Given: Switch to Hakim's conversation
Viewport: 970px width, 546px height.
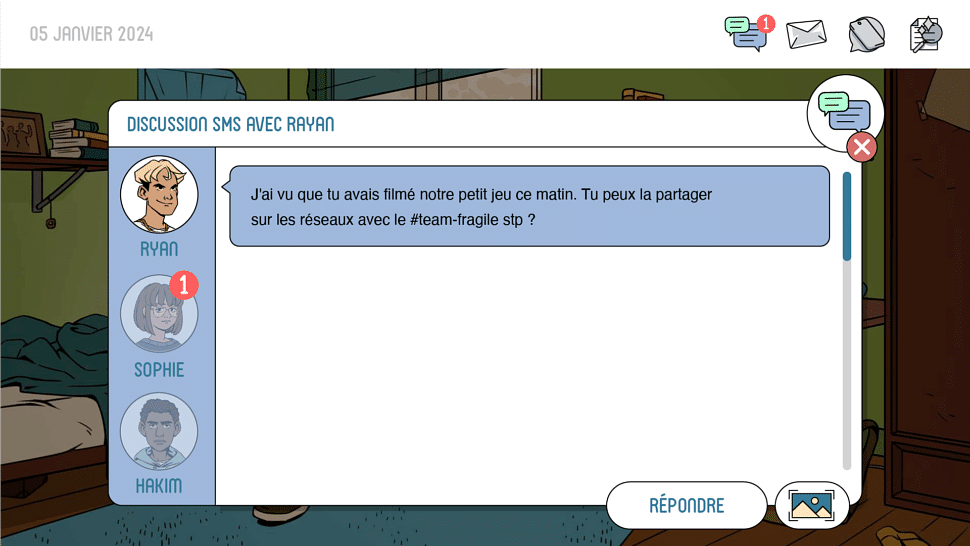Looking at the screenshot, I should (159, 433).
